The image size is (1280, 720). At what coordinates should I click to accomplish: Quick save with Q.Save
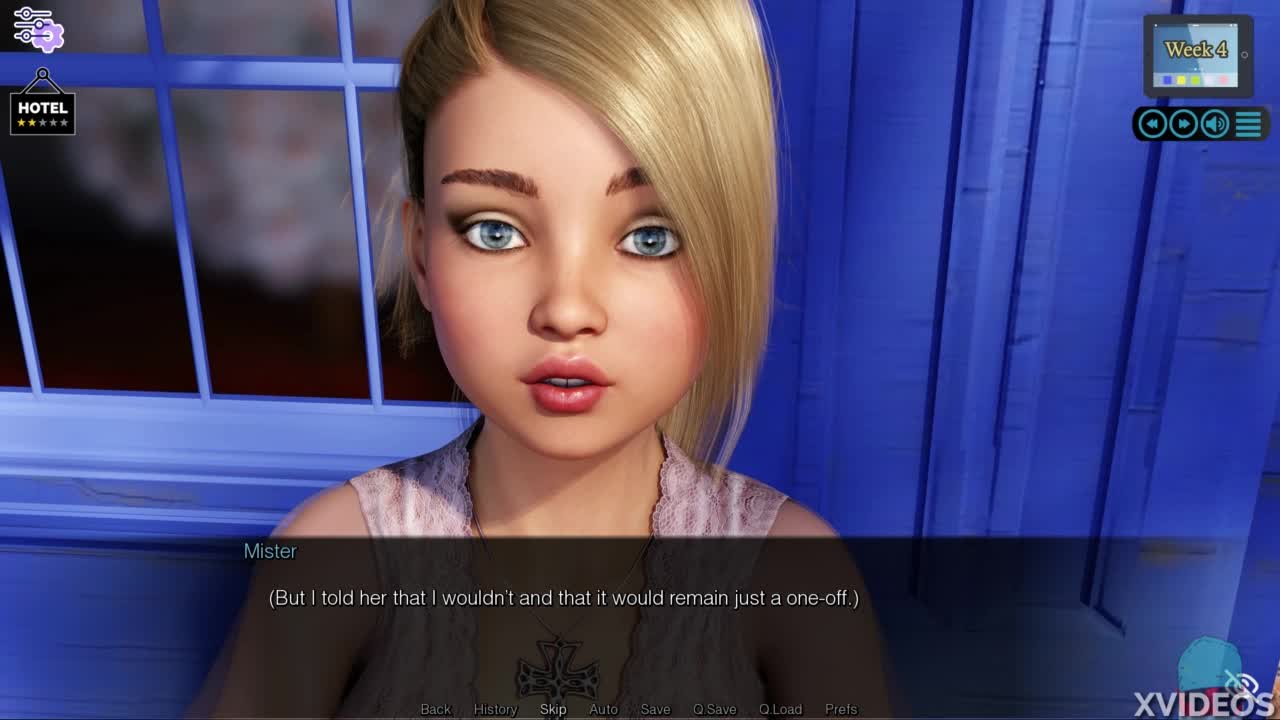coord(714,709)
